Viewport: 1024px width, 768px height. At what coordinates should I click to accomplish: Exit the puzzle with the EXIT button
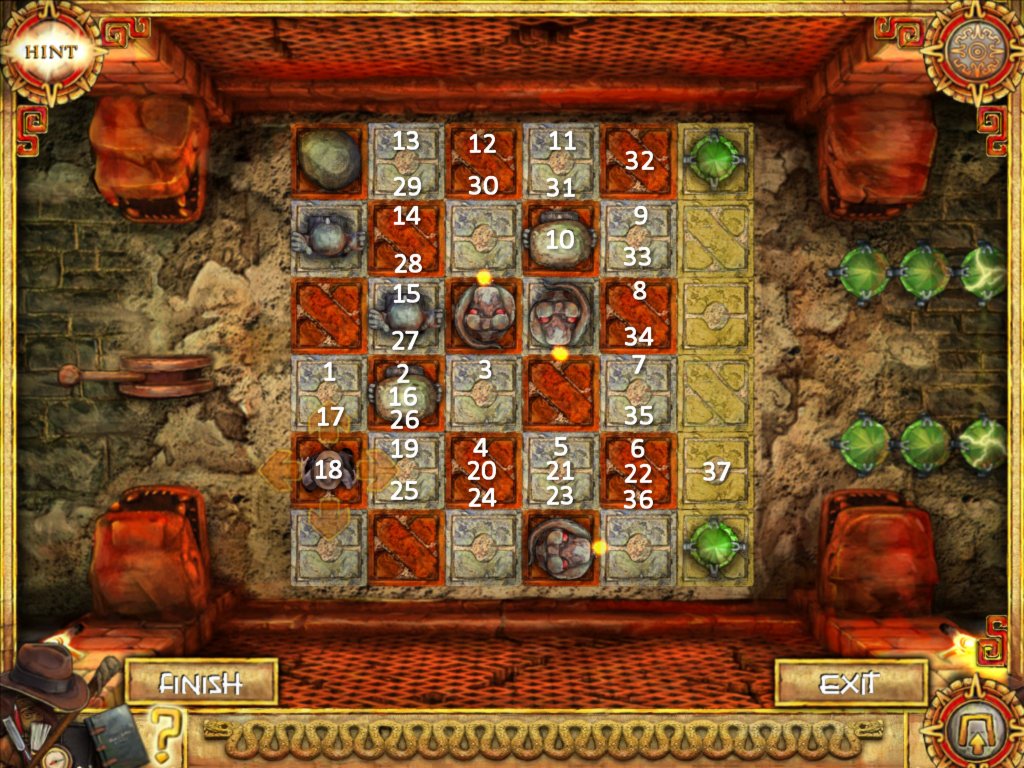click(848, 684)
